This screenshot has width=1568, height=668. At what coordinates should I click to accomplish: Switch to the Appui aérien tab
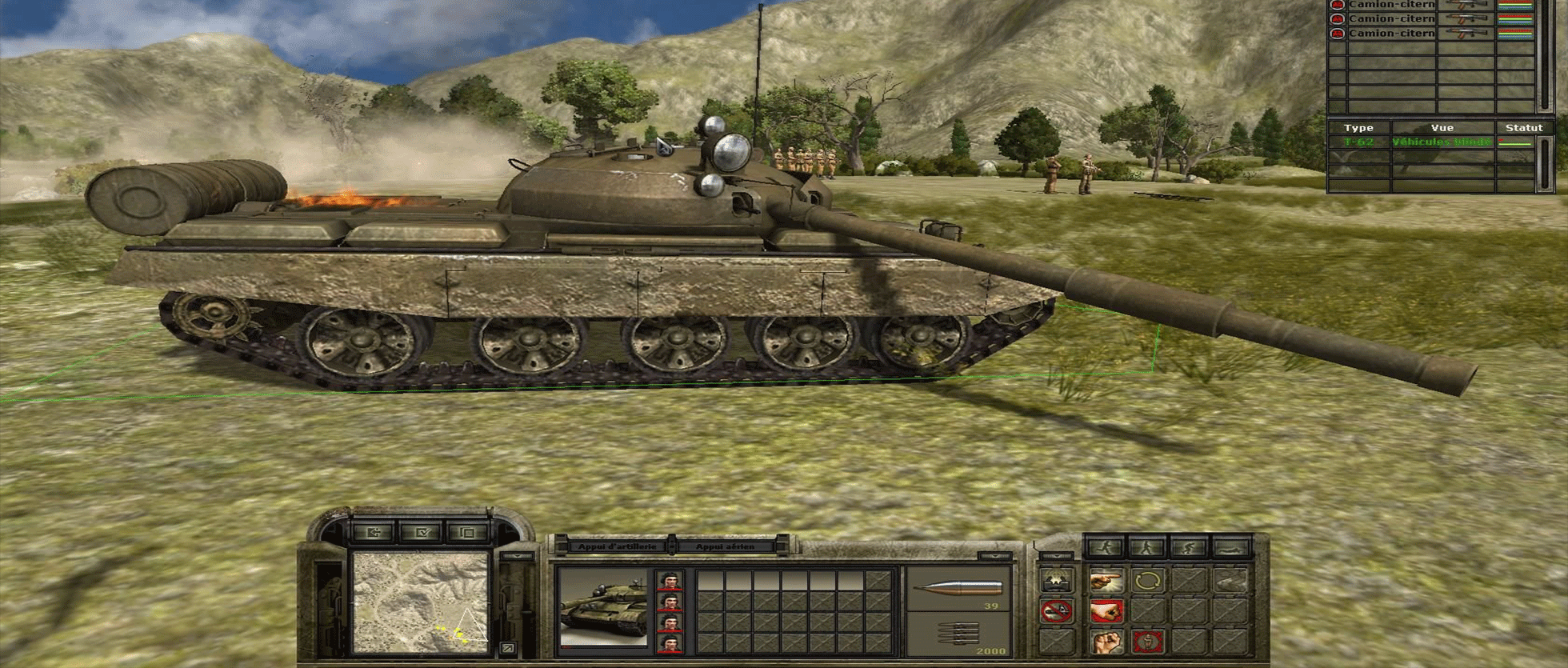725,546
